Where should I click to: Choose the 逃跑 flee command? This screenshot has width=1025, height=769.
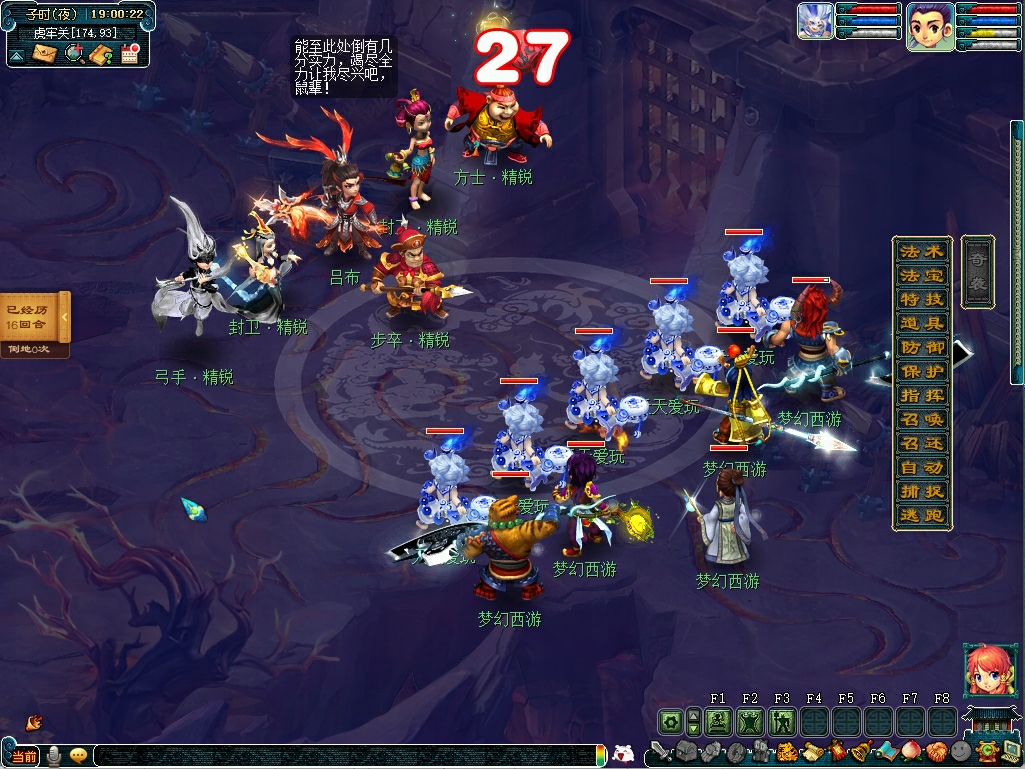tap(921, 515)
